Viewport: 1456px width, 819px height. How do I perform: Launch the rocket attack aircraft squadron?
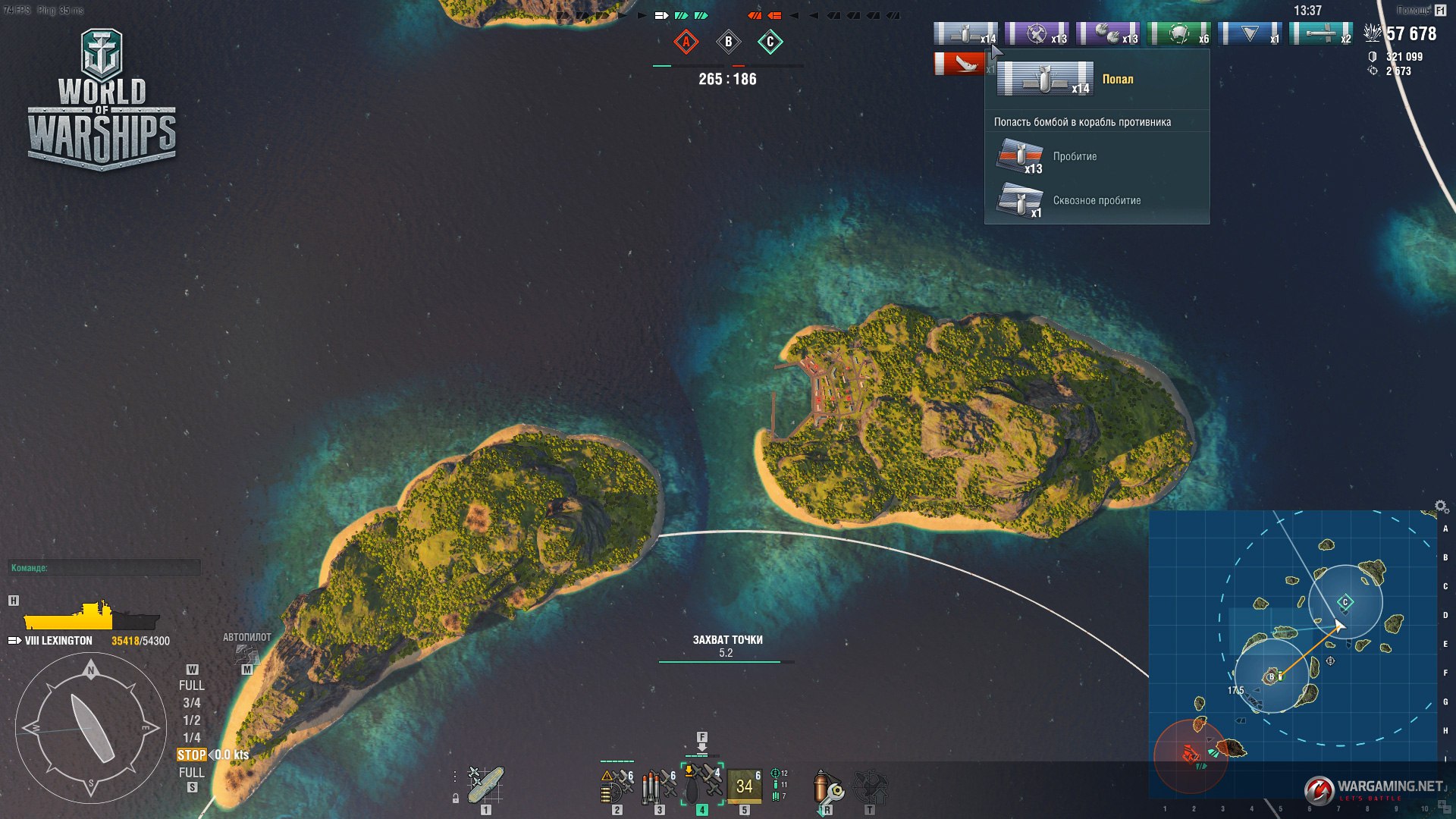[617, 786]
